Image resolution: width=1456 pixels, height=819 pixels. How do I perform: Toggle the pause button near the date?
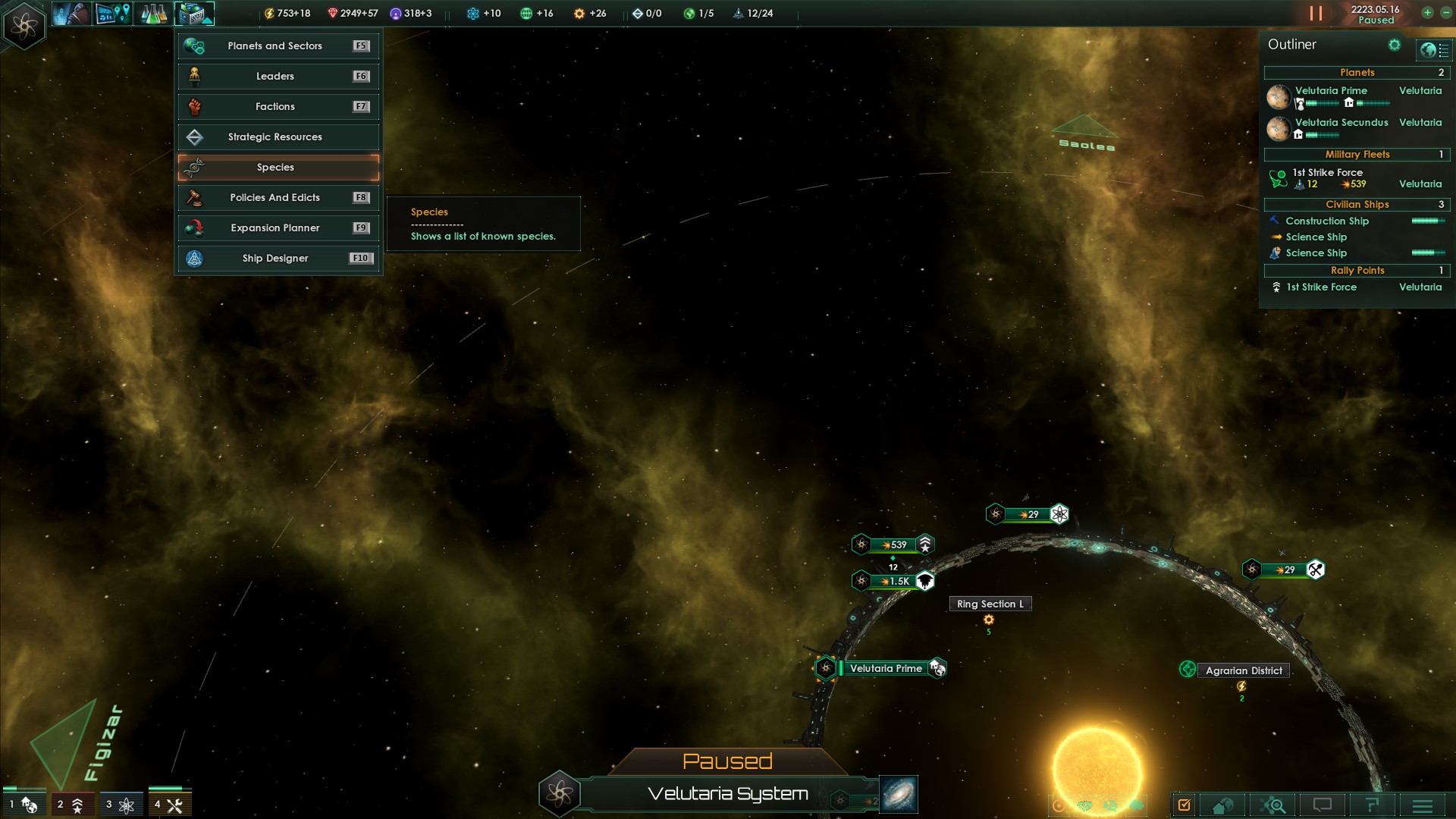pos(1316,14)
